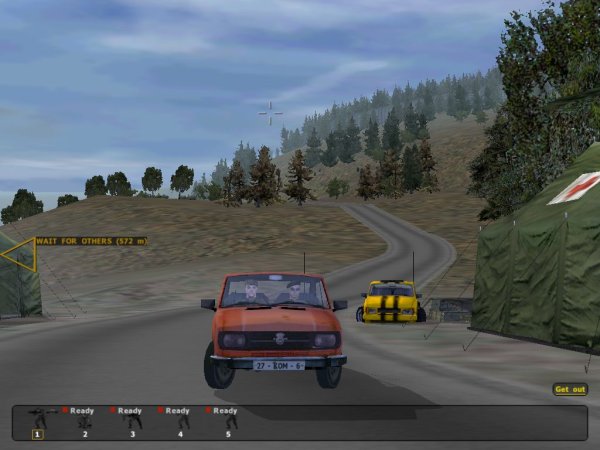The height and width of the screenshot is (450, 600).
Task: Select squad unit 1 in the team bar
Action: click(x=39, y=422)
